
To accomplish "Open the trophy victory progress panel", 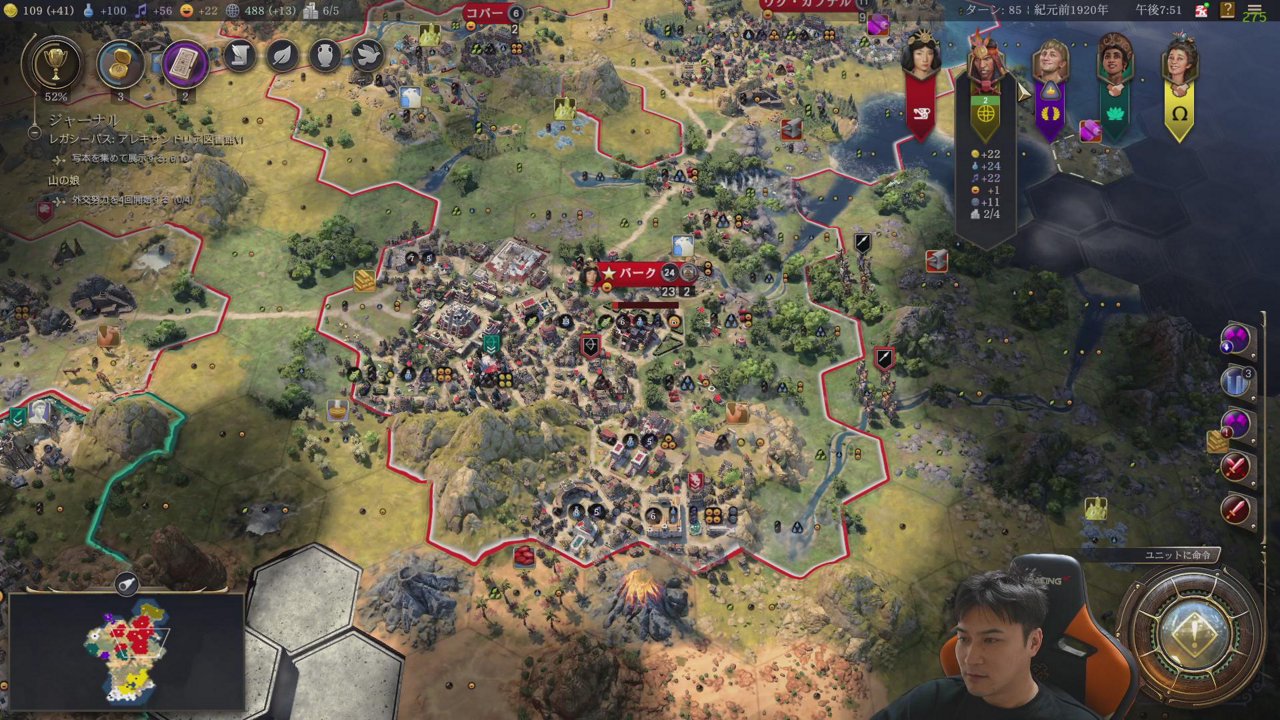I will [x=51, y=64].
